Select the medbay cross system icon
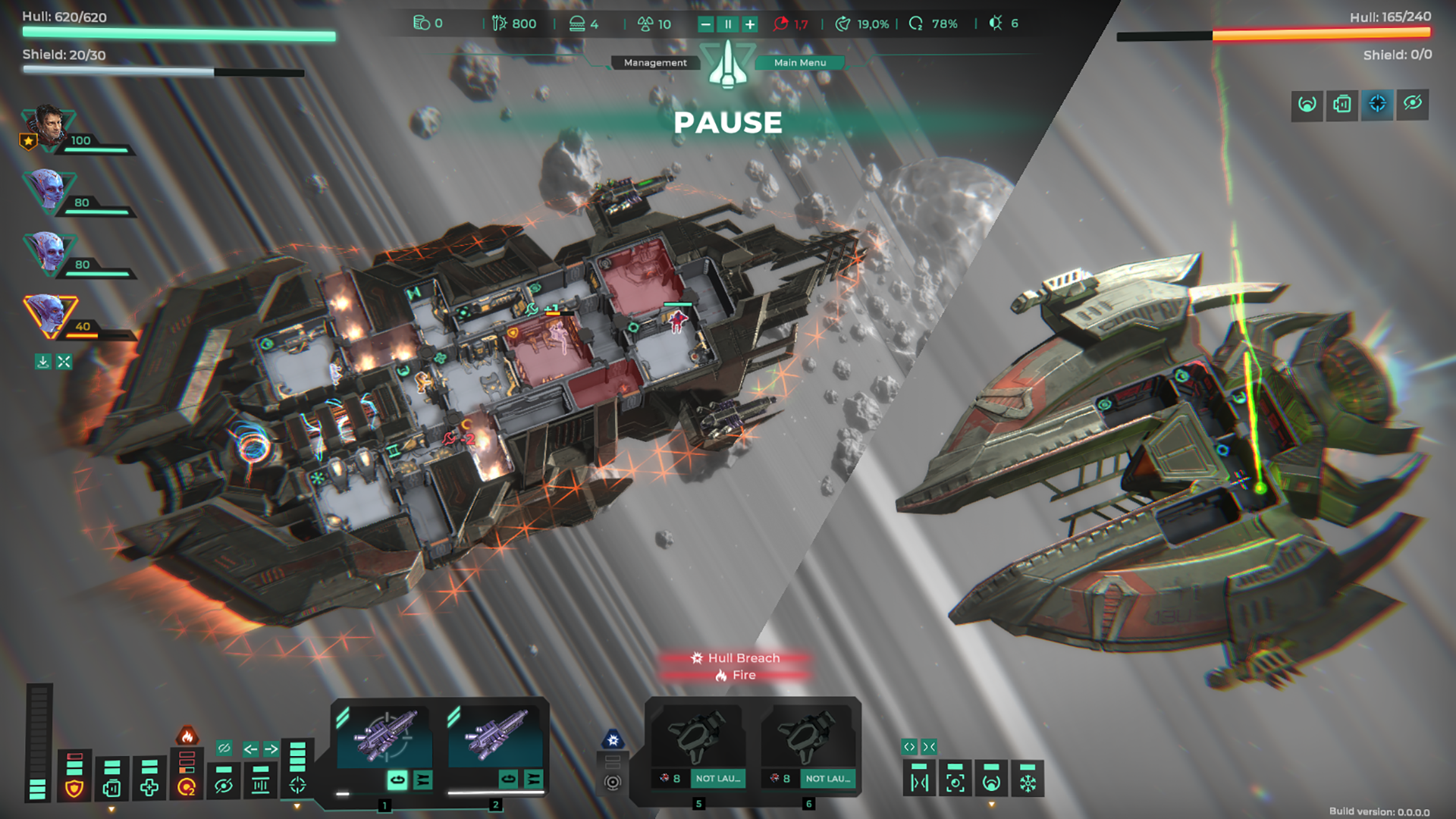Image resolution: width=1456 pixels, height=819 pixels. (149, 788)
